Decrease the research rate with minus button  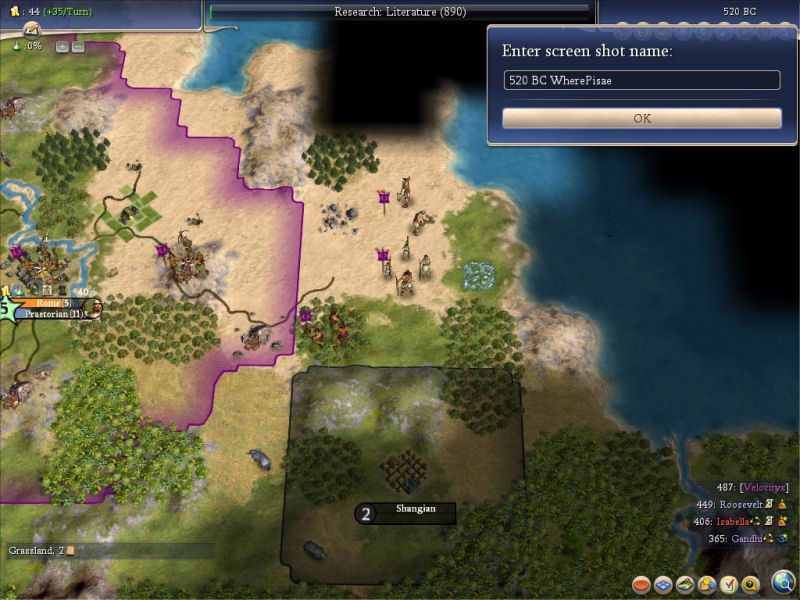pyautogui.click(x=77, y=46)
